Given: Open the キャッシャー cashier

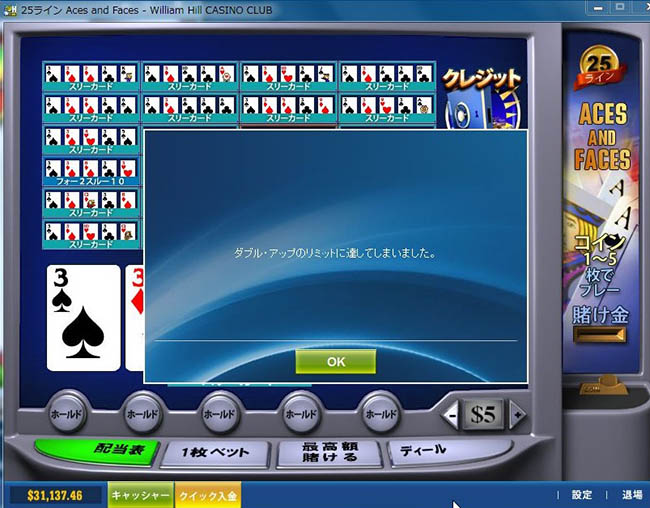Looking at the screenshot, I should 140,495.
